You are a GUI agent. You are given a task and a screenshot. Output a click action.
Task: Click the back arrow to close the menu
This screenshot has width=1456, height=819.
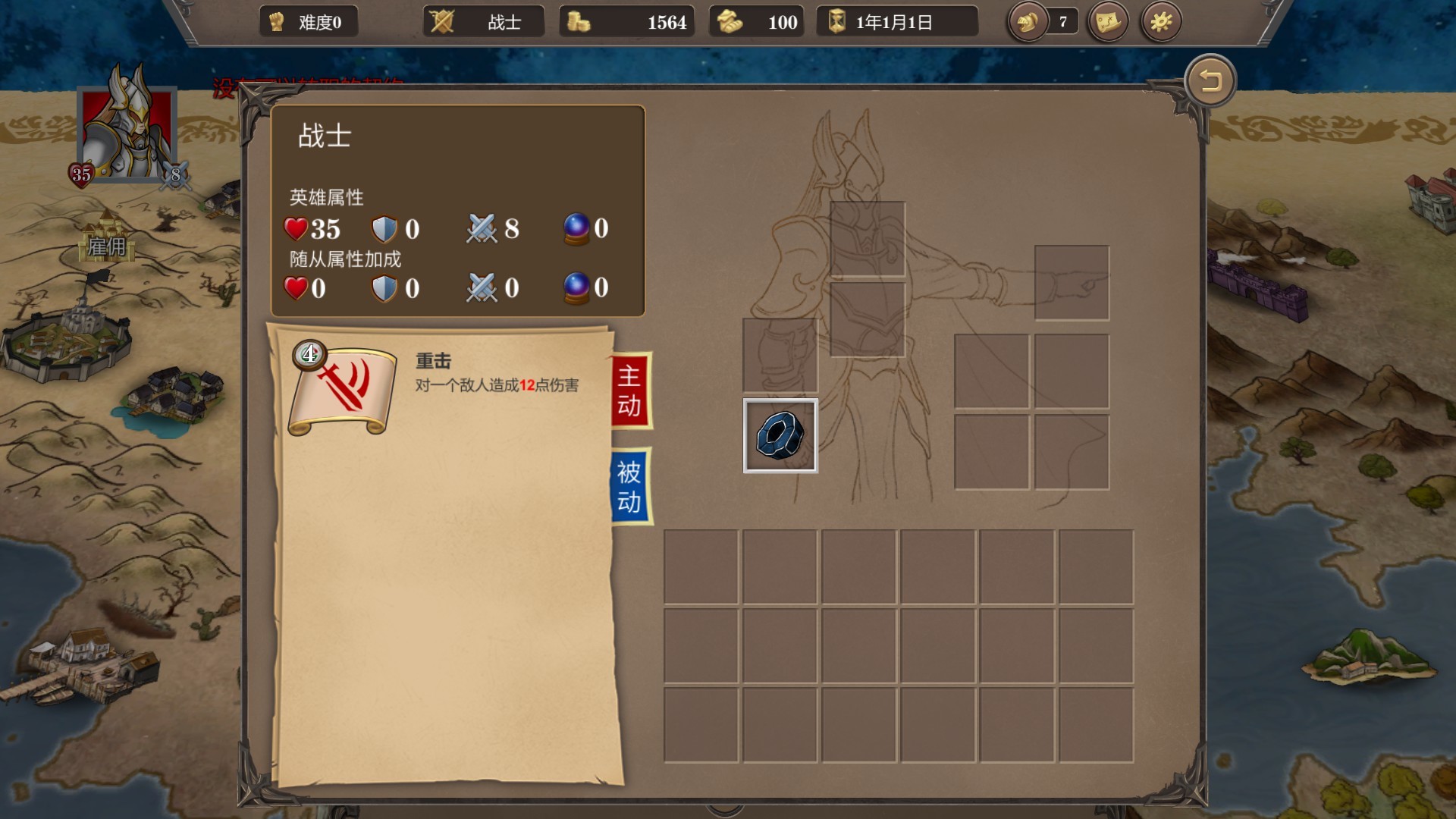coord(1211,80)
